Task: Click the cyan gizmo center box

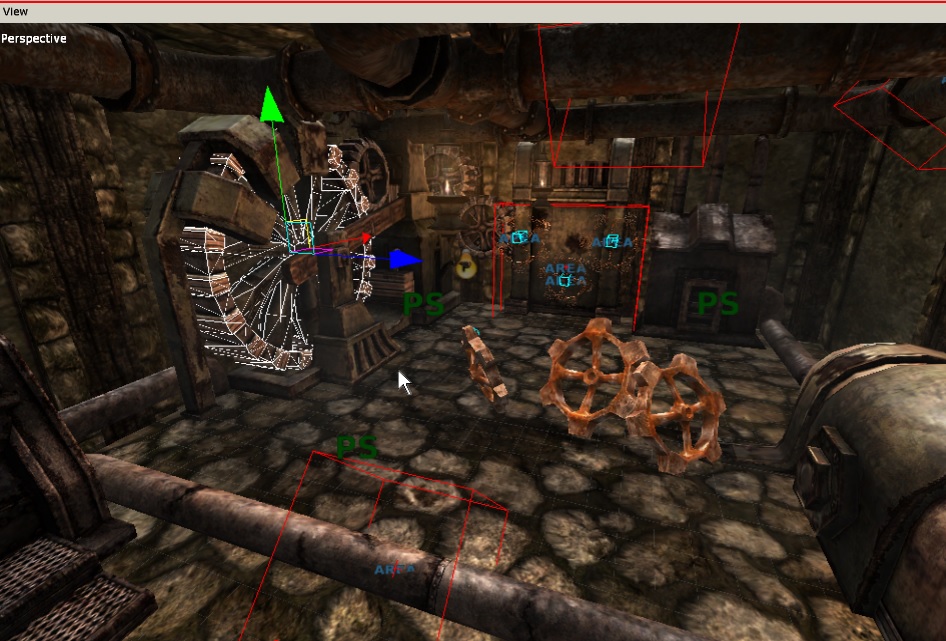Action: click(x=299, y=236)
